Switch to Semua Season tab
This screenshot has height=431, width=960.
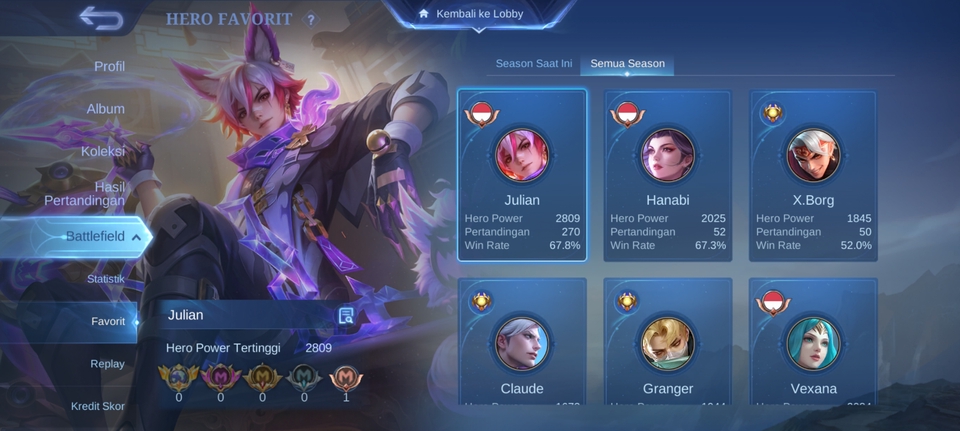[627, 63]
